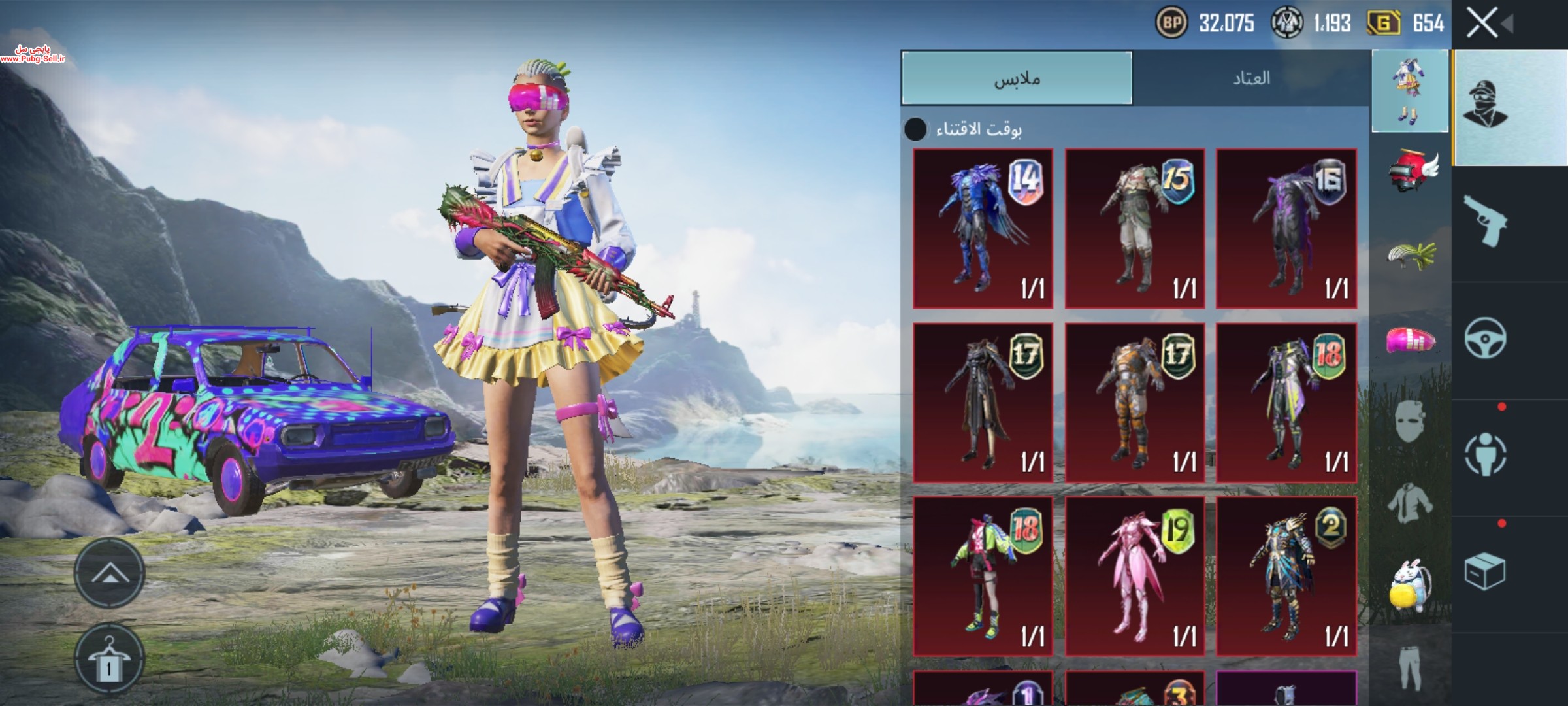Open the pistol weapons category
Viewport: 1568px width, 706px height.
1485,221
